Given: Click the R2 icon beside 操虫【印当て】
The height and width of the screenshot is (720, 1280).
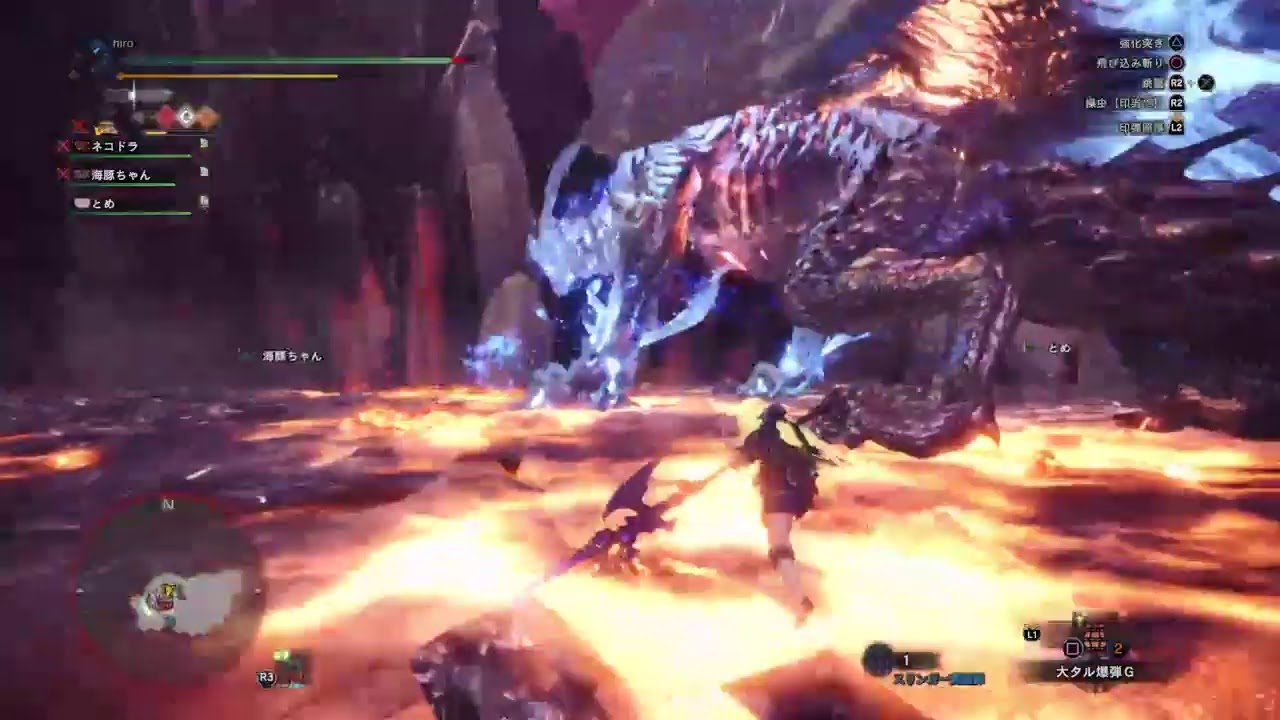Looking at the screenshot, I should (1177, 104).
